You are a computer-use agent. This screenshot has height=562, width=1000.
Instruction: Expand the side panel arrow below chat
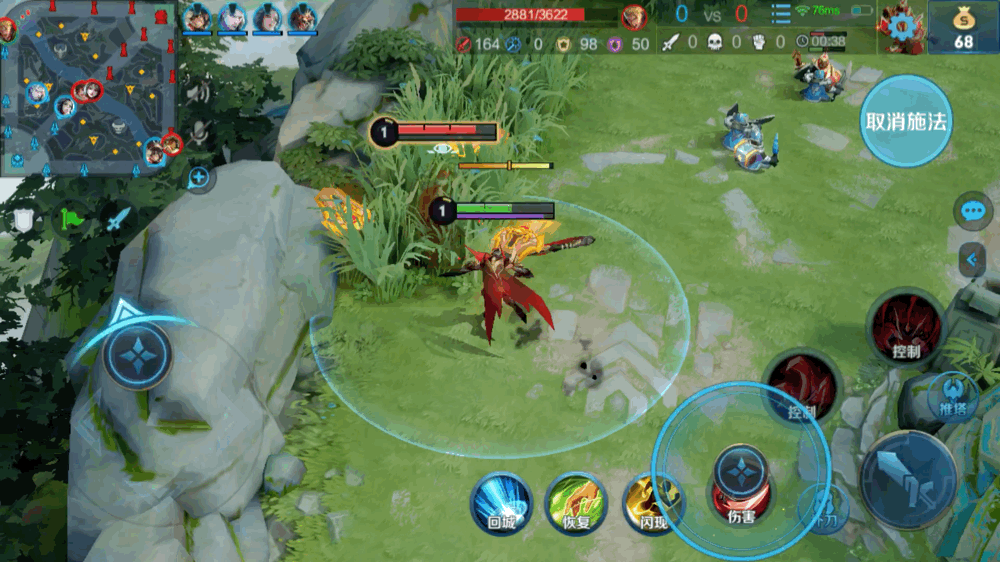point(972,260)
